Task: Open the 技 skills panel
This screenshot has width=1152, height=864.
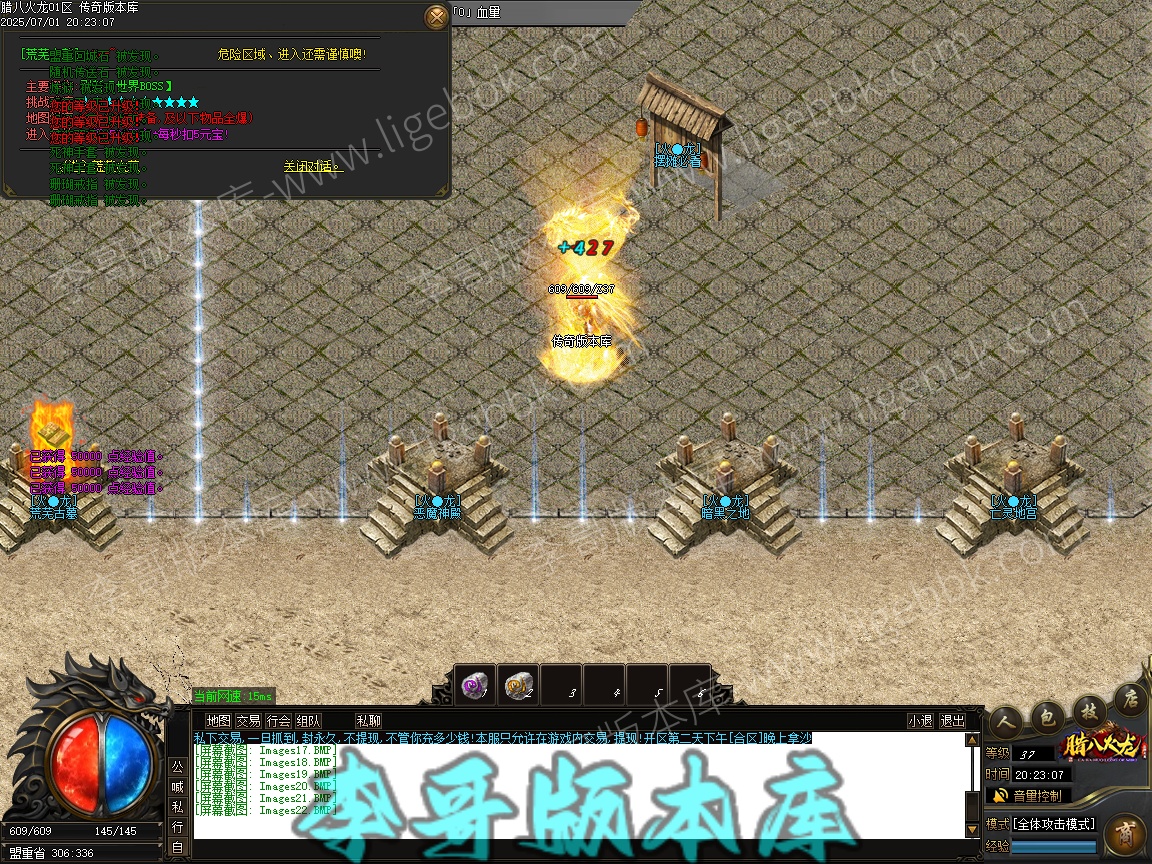Action: tap(1088, 706)
